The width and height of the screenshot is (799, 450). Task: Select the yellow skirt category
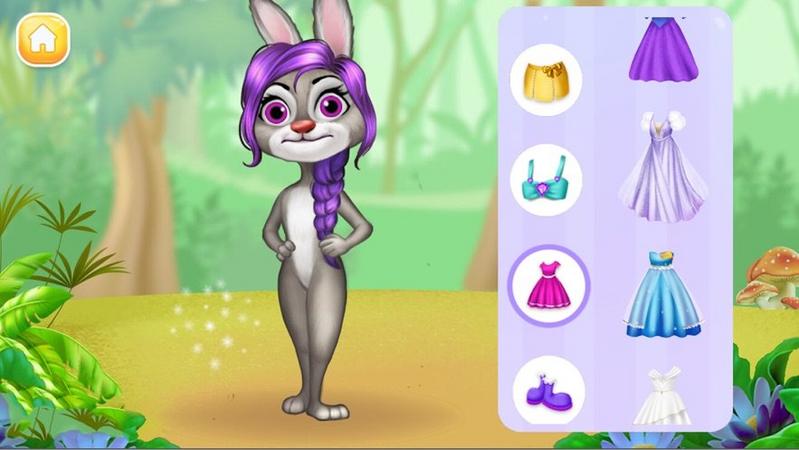(x=546, y=80)
